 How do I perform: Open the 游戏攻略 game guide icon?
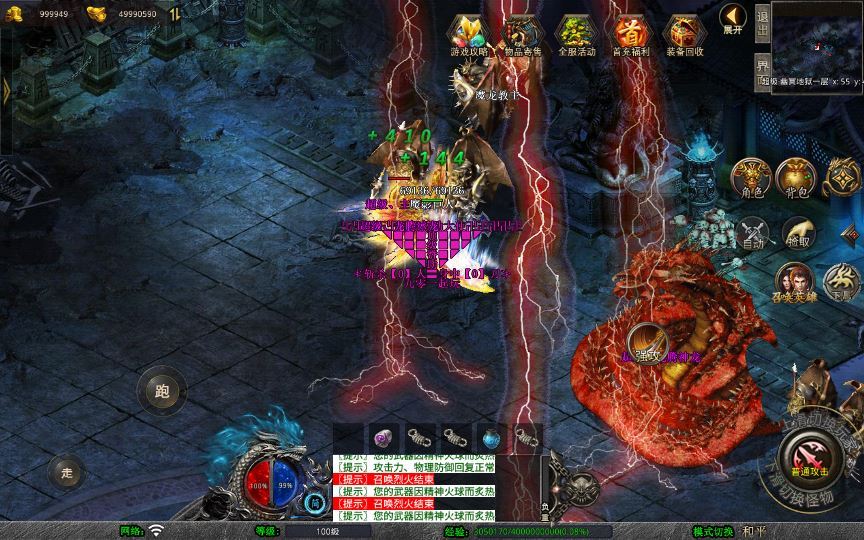tap(468, 35)
